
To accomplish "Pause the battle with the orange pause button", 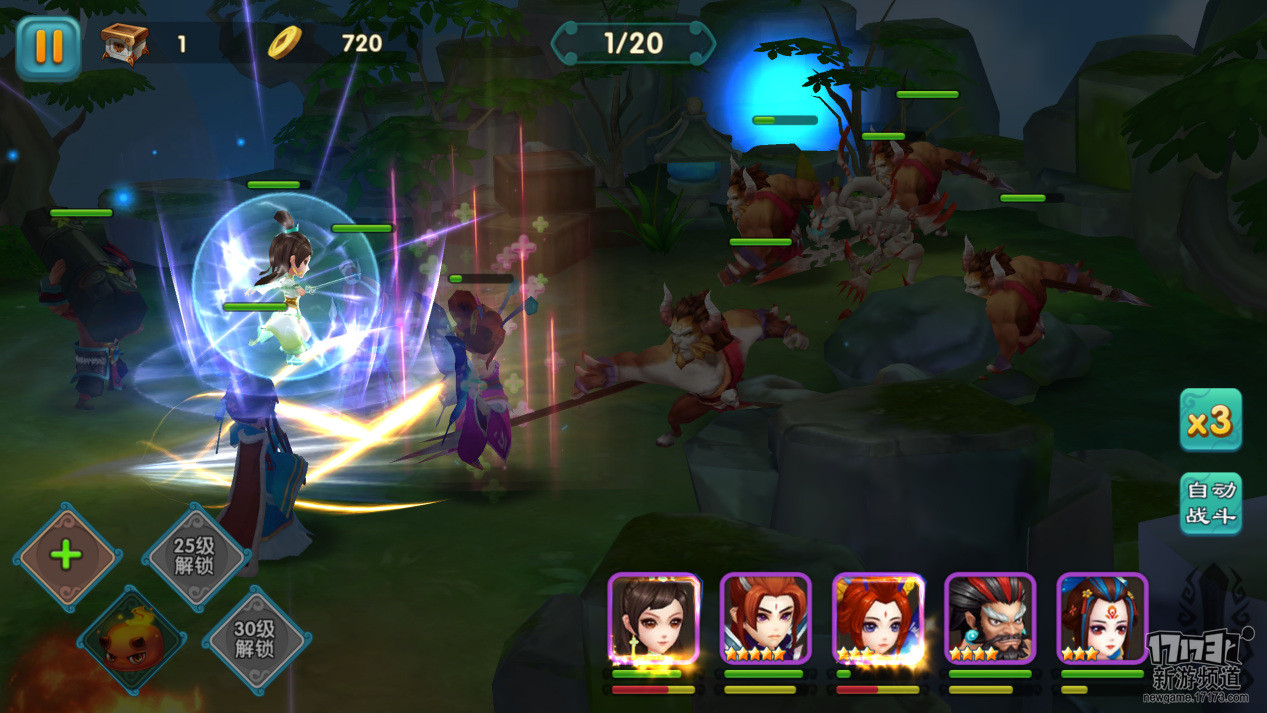I will 48,47.
